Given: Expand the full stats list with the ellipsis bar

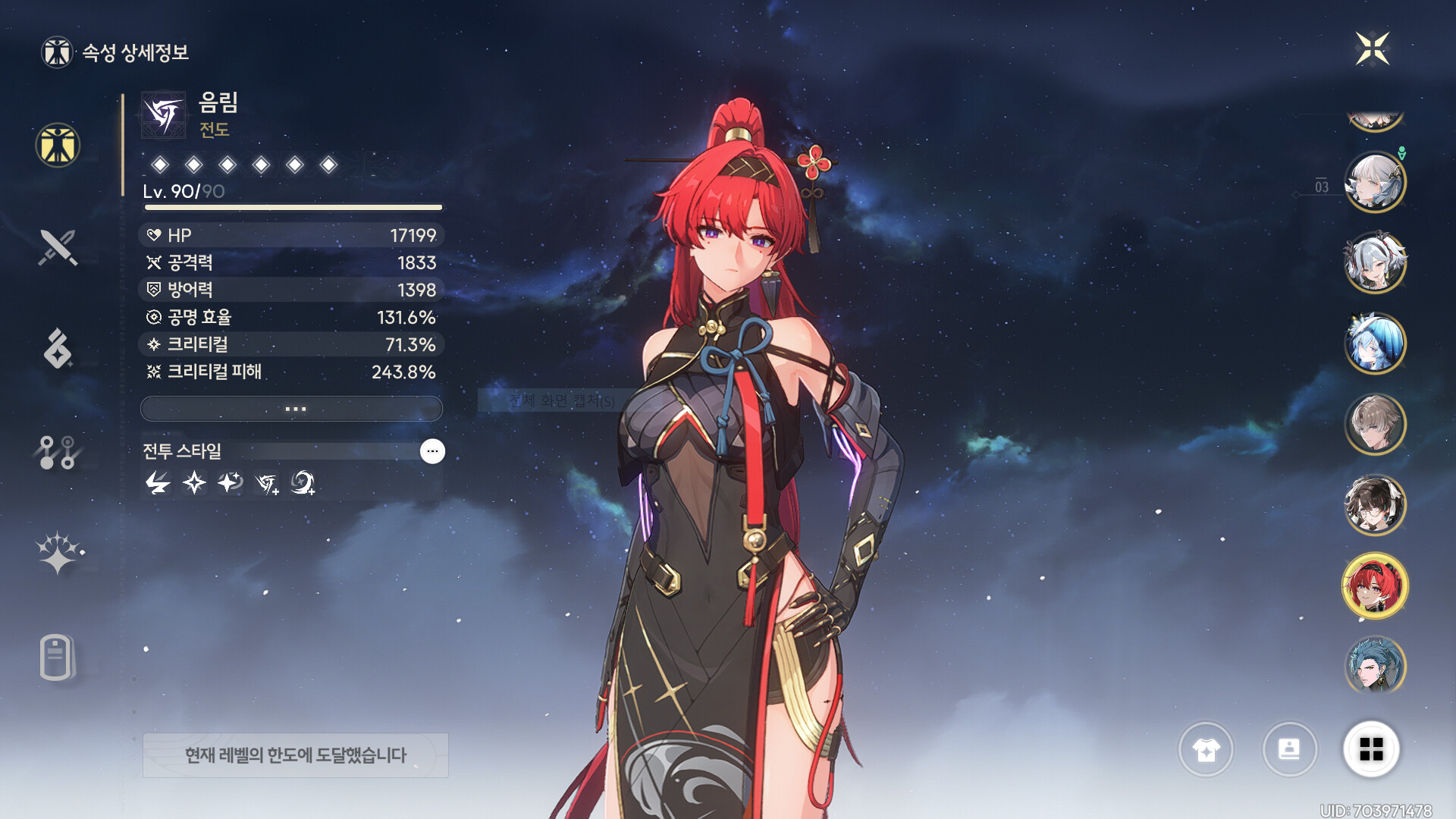Looking at the screenshot, I should pos(292,409).
